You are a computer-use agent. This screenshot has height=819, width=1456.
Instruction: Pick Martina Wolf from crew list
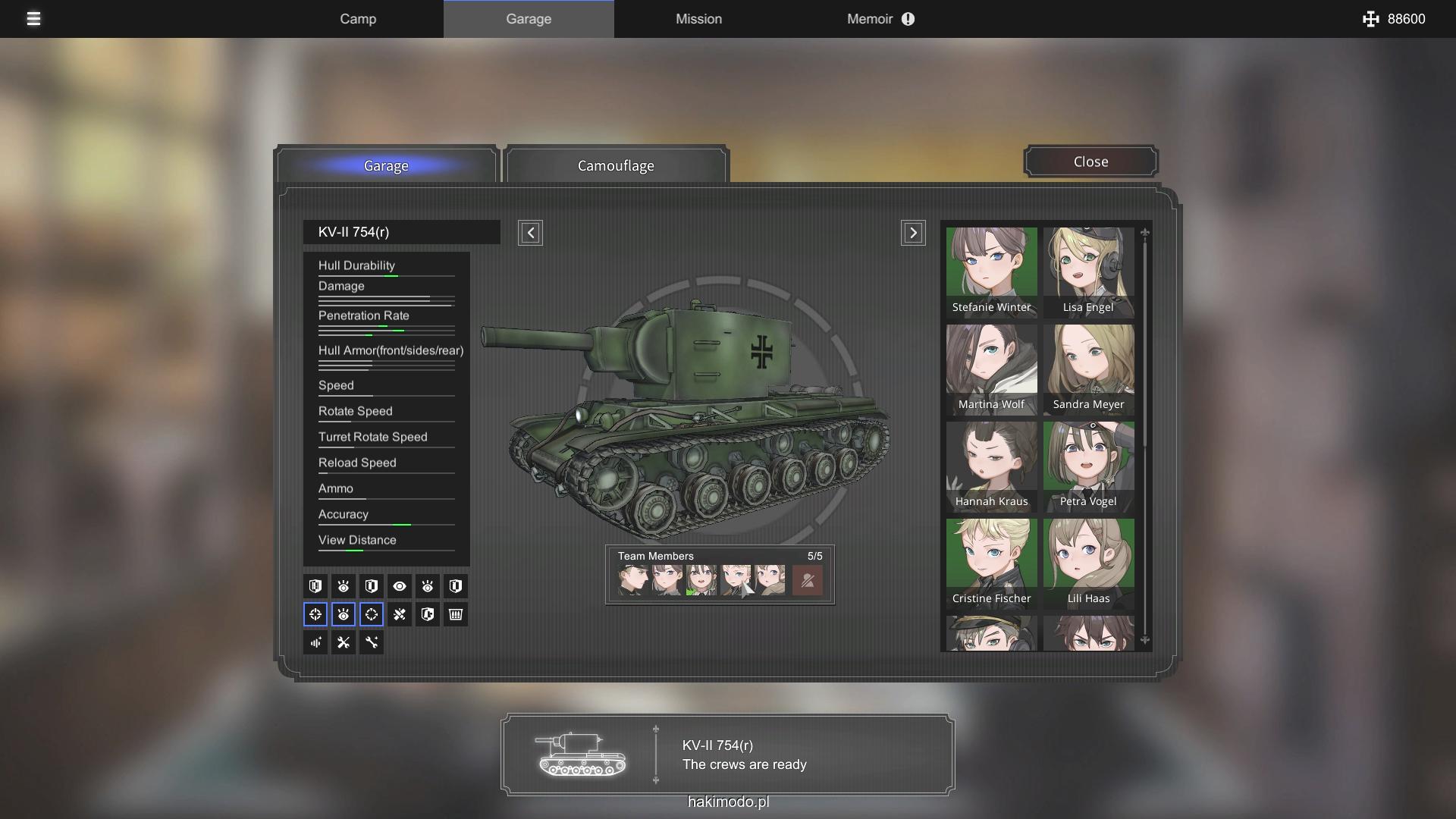pyautogui.click(x=991, y=369)
